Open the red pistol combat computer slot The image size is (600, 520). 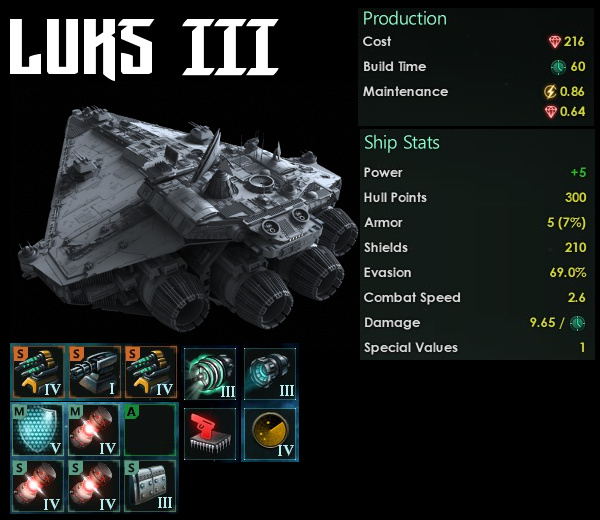click(210, 432)
